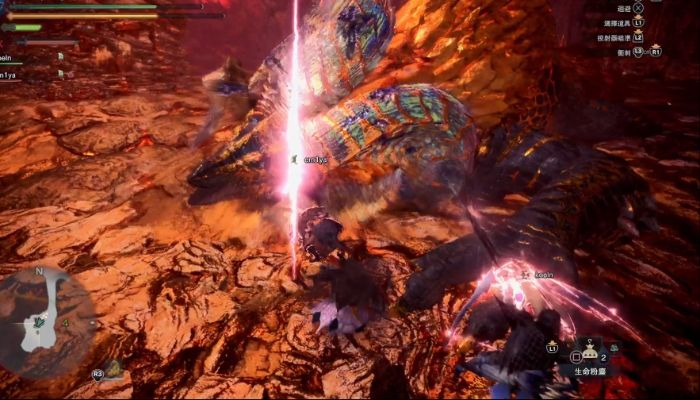Select the next item right of 生命粉塵

point(613,348)
